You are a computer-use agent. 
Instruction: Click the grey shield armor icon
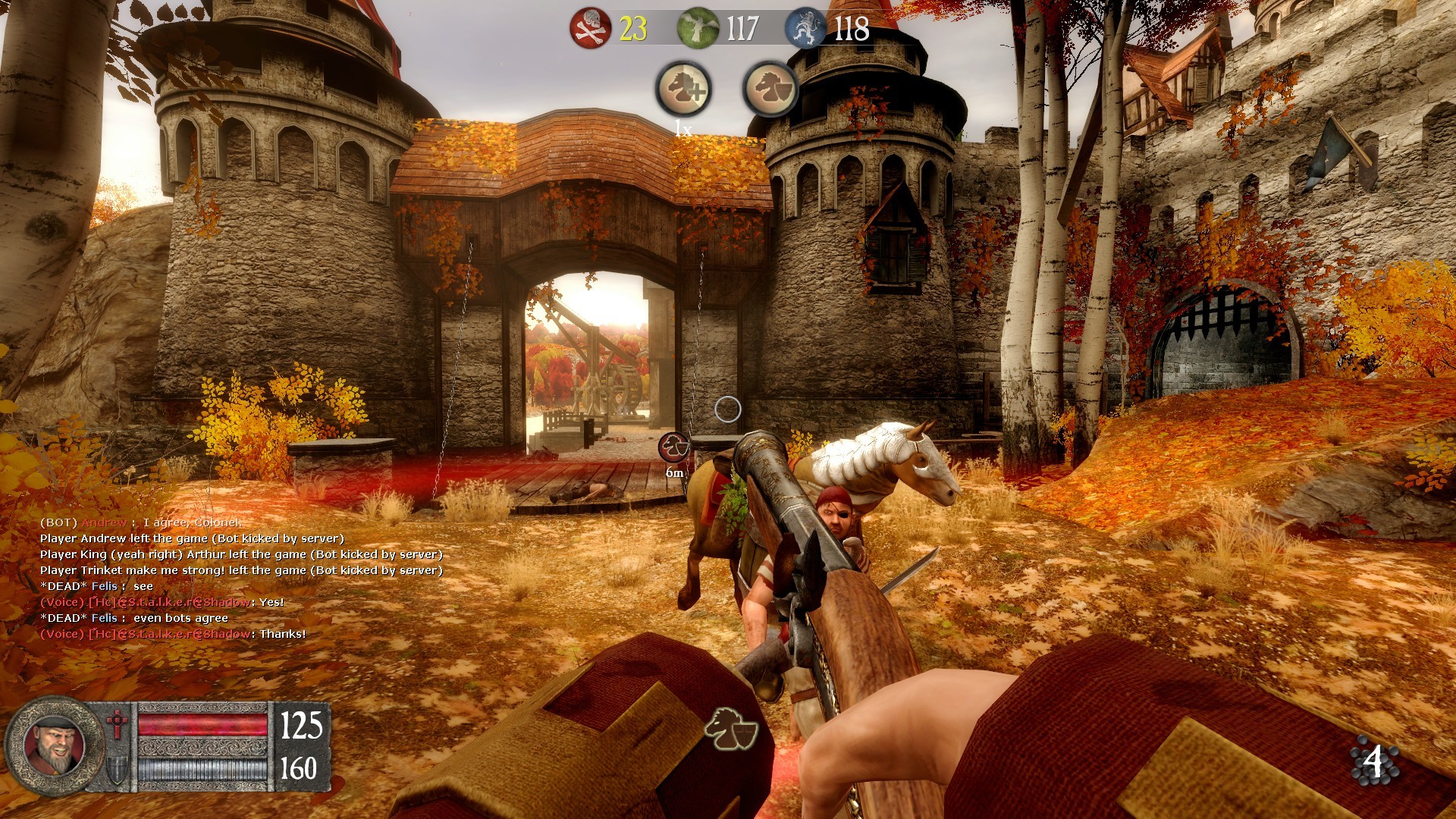[x=117, y=770]
